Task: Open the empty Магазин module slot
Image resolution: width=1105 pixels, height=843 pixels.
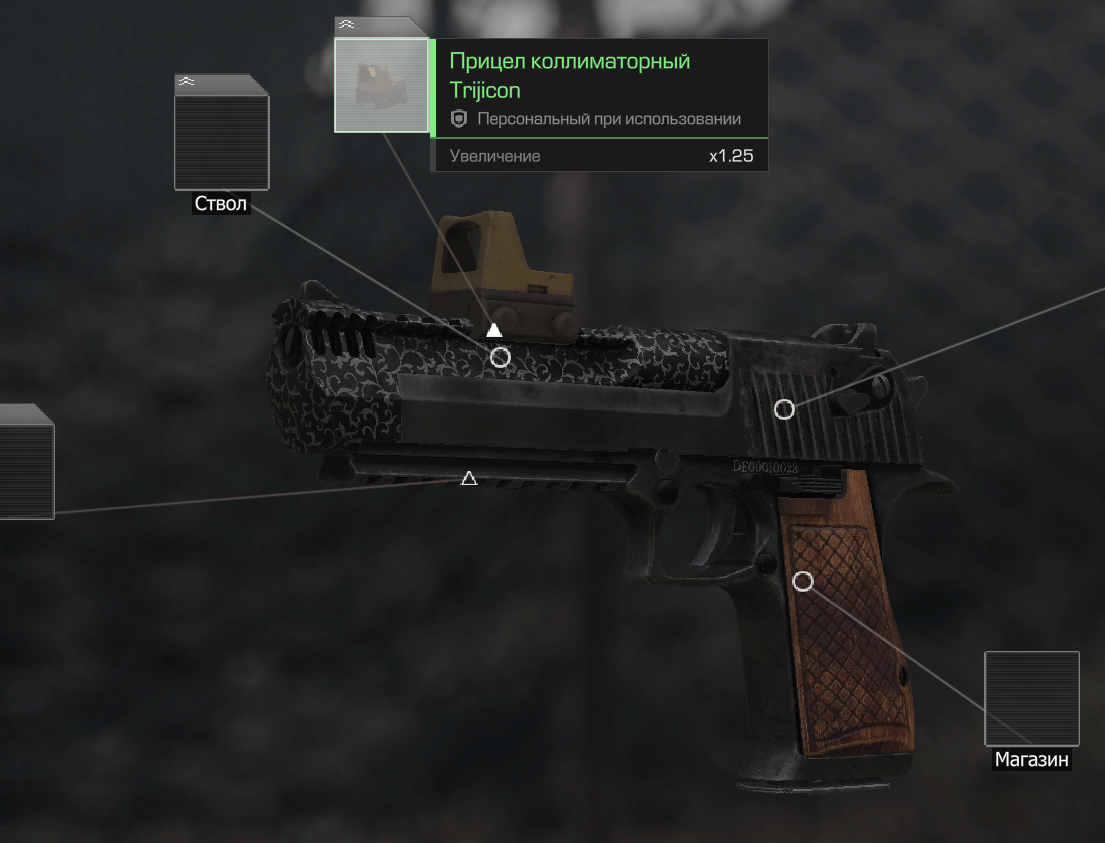Action: pyautogui.click(x=1031, y=698)
